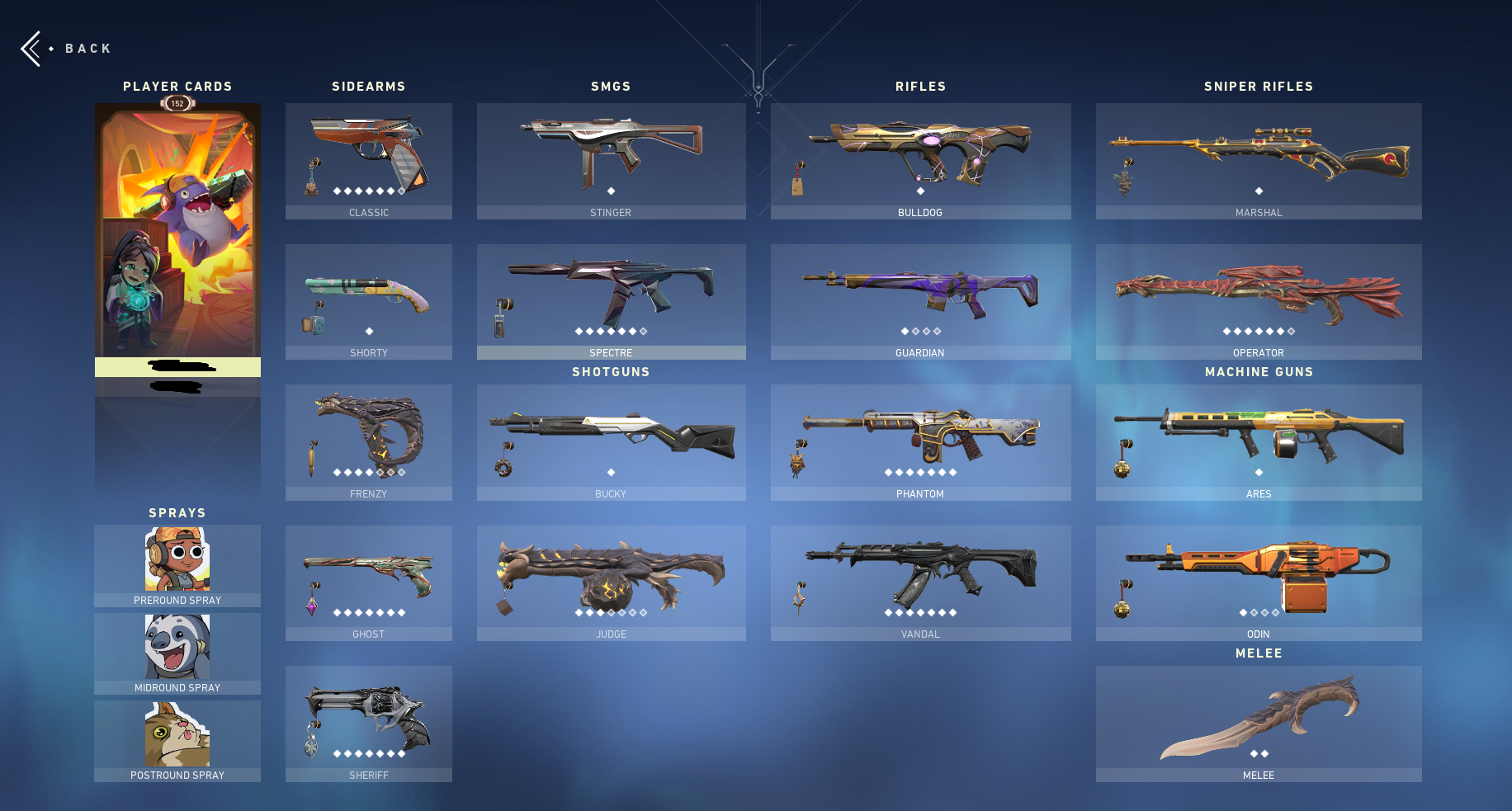Select the Vandal rifle skin
Screen dimensions: 1512x811
[x=920, y=582]
